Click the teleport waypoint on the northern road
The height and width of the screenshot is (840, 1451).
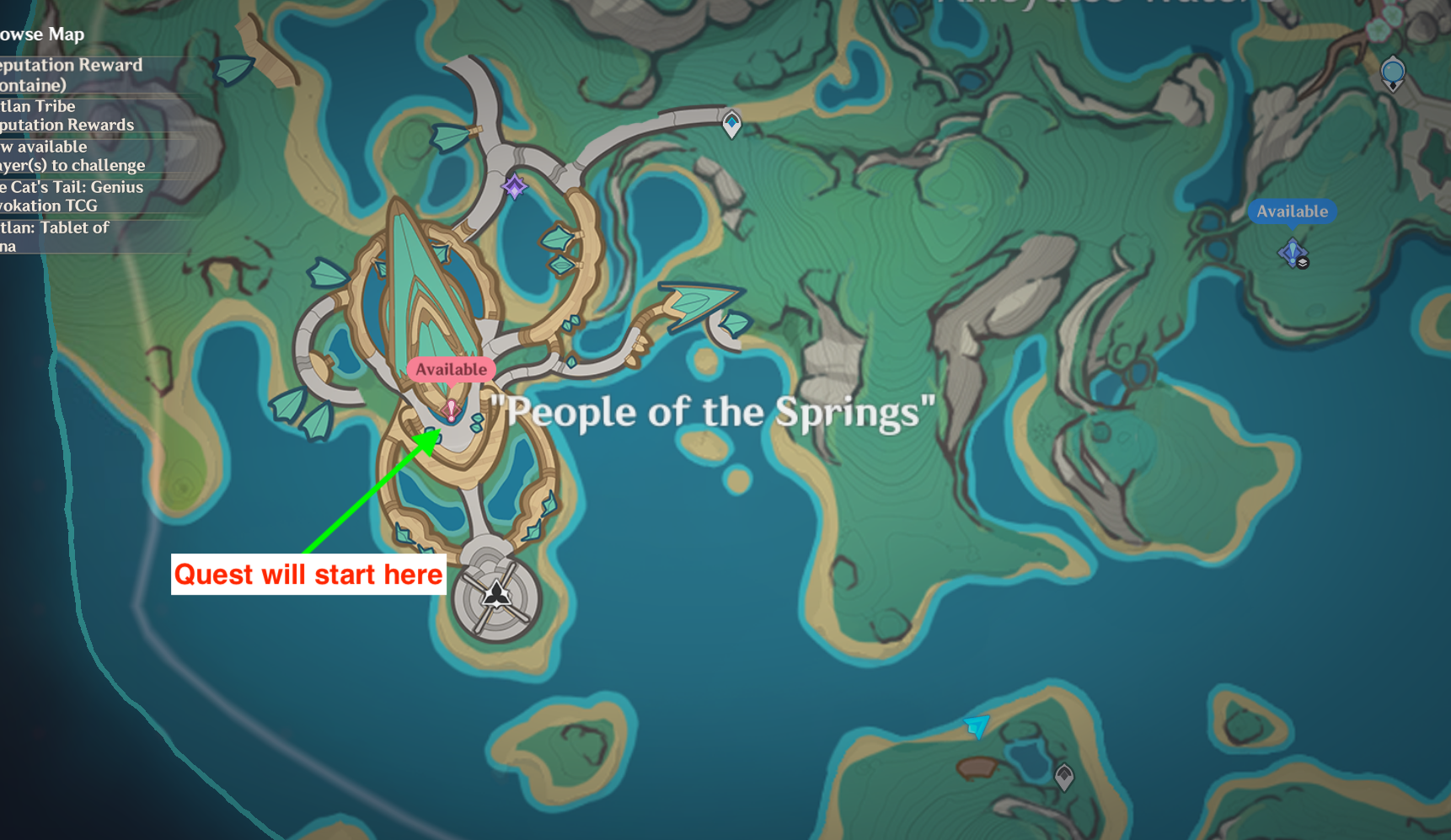point(730,125)
